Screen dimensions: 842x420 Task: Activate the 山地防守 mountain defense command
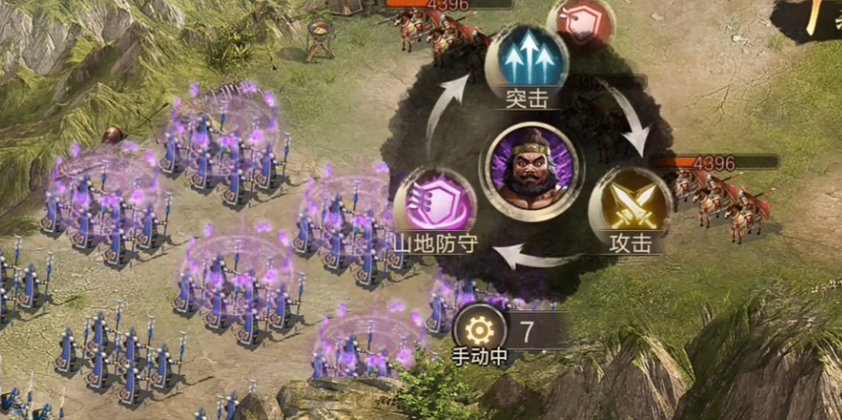(434, 208)
